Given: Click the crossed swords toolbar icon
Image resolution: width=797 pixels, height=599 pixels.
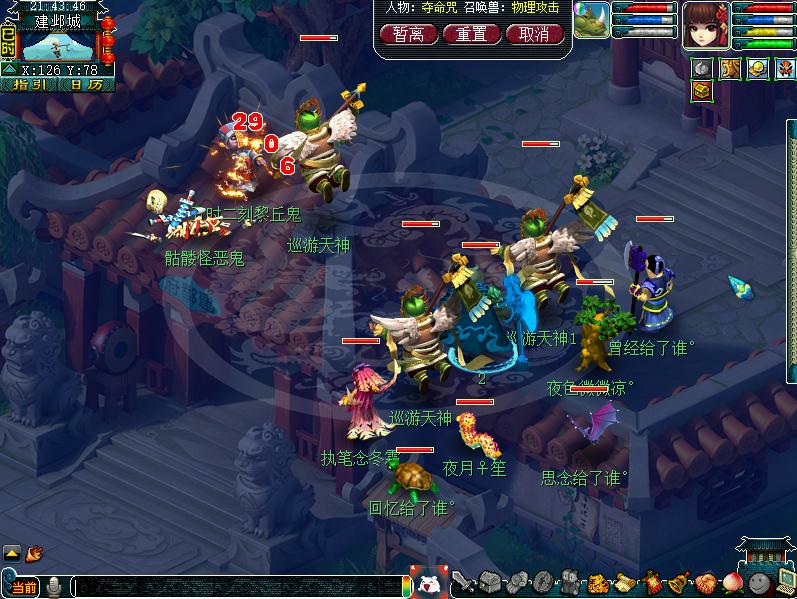Looking at the screenshot, I should (462, 583).
